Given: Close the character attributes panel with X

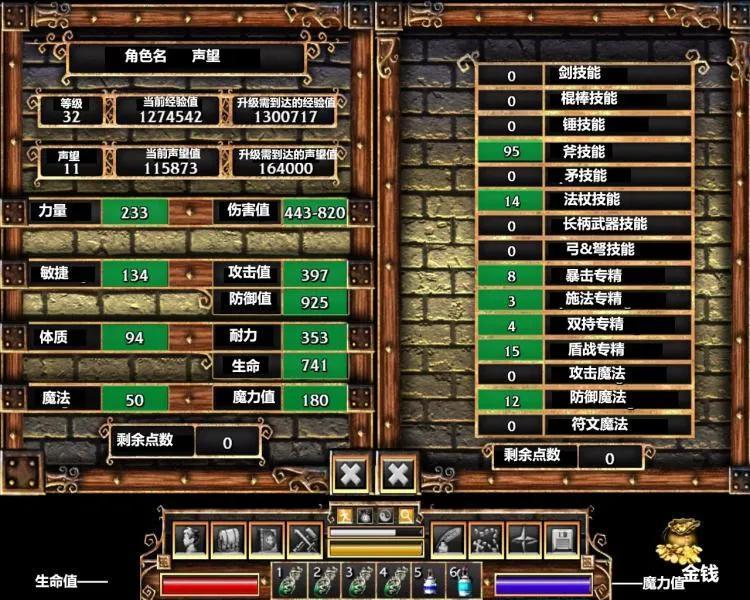Looking at the screenshot, I should (x=350, y=474).
